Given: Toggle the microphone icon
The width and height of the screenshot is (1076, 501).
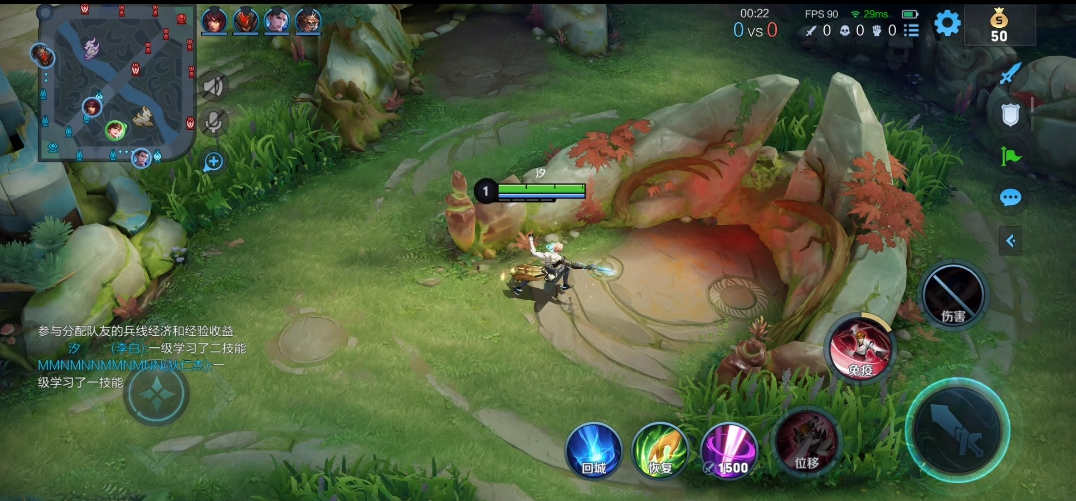Looking at the screenshot, I should pos(213,122).
